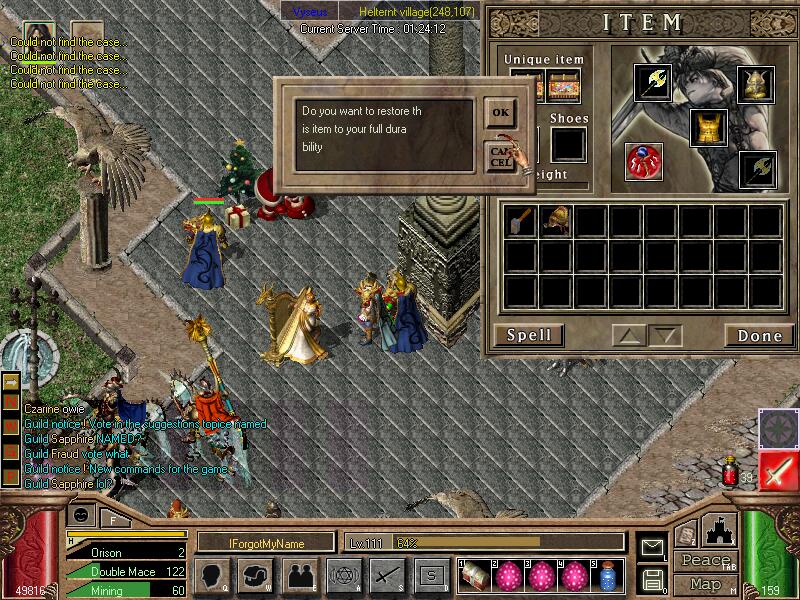Viewport: 800px width, 600px height.
Task: Click the floppy disk save icon
Action: tap(652, 578)
